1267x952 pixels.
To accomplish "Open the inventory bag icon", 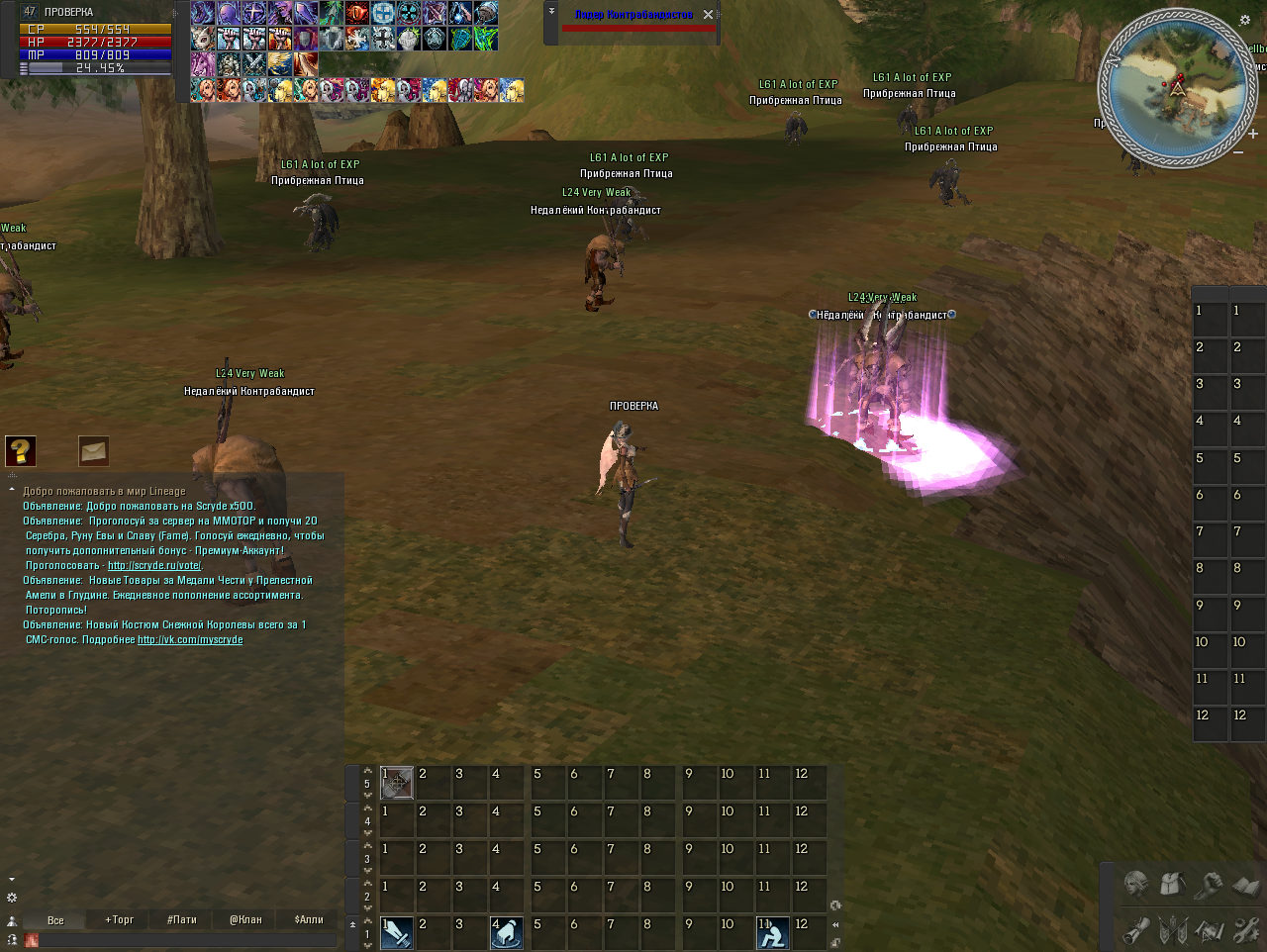I will pos(1172,883).
